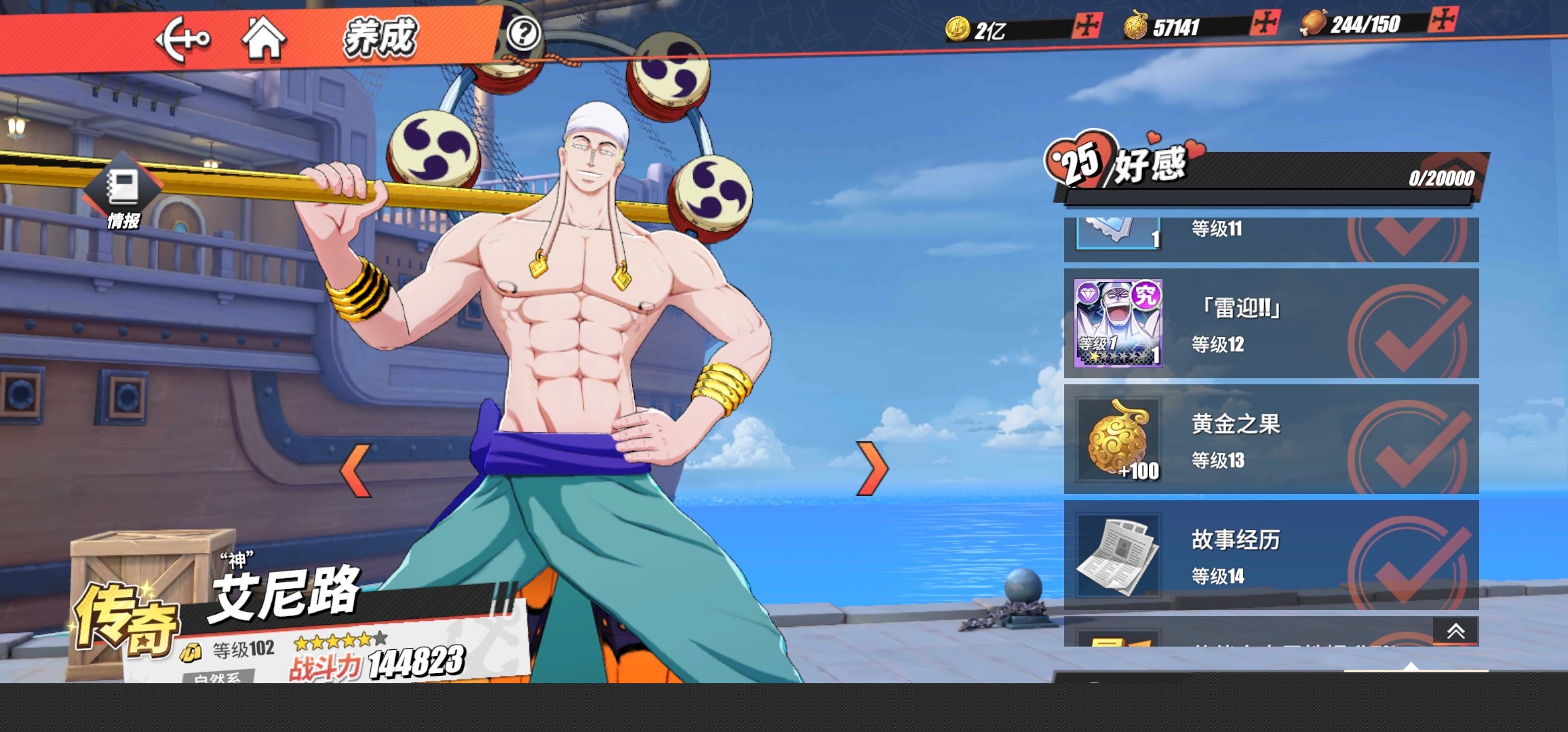Add more gold coins with plus button
Screen dimensions: 1568x732
(1087, 26)
